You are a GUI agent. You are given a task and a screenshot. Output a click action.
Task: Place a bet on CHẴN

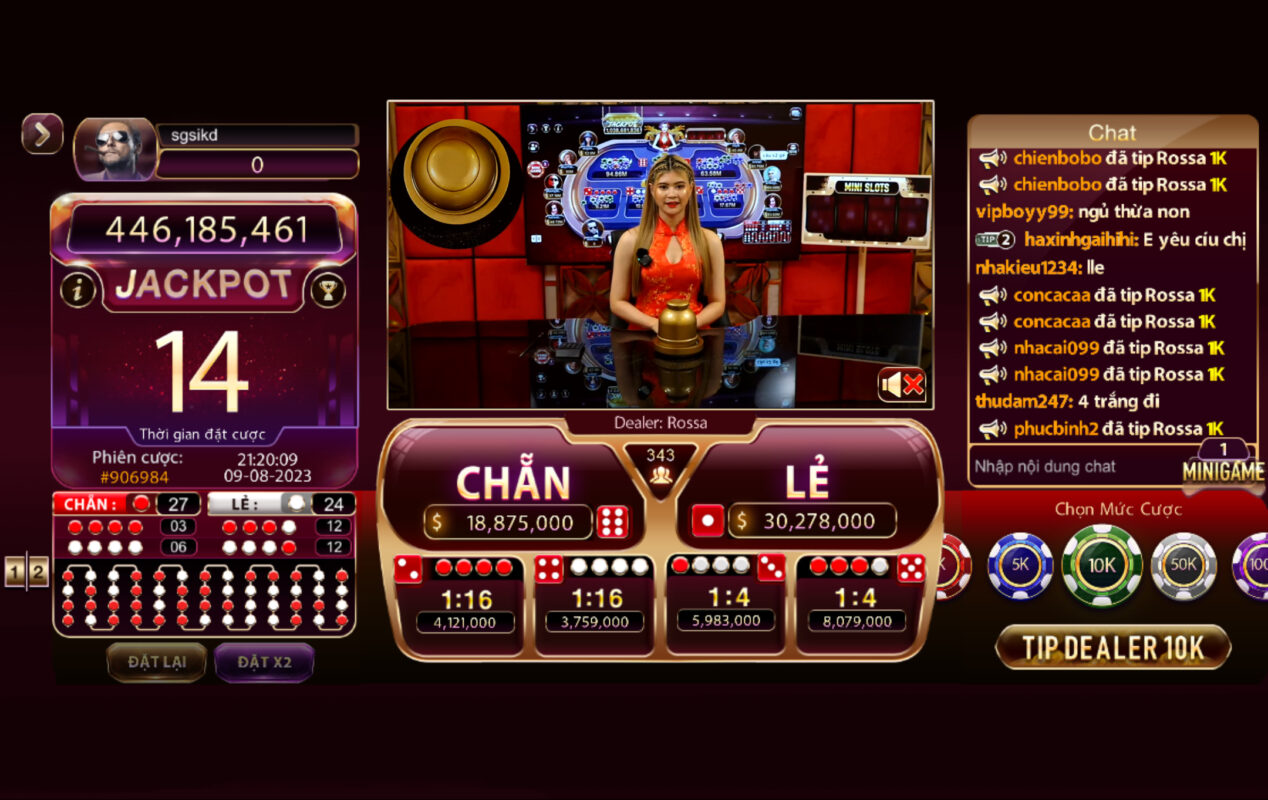click(x=513, y=483)
